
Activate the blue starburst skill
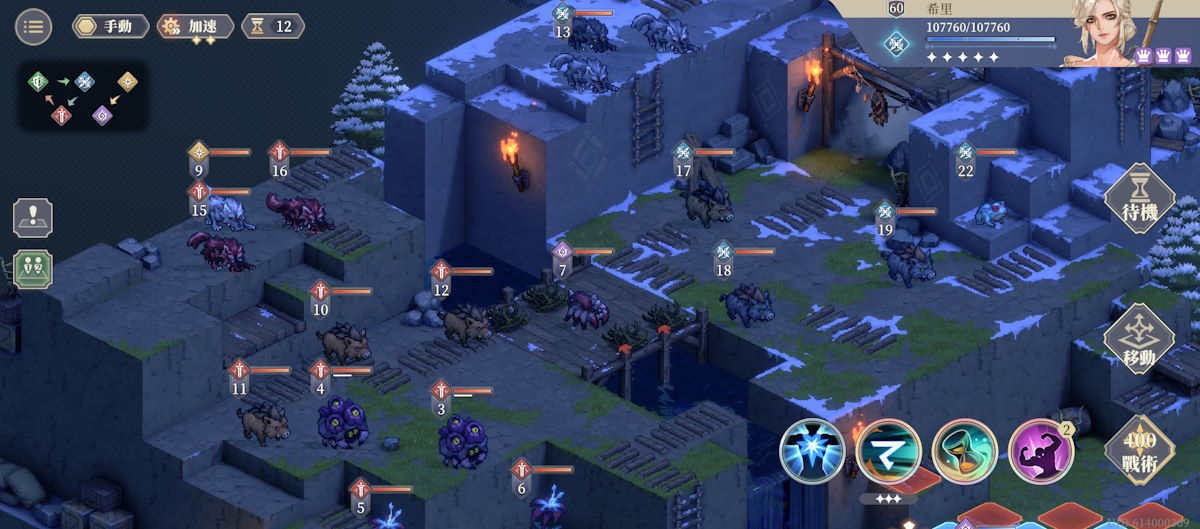(x=813, y=452)
